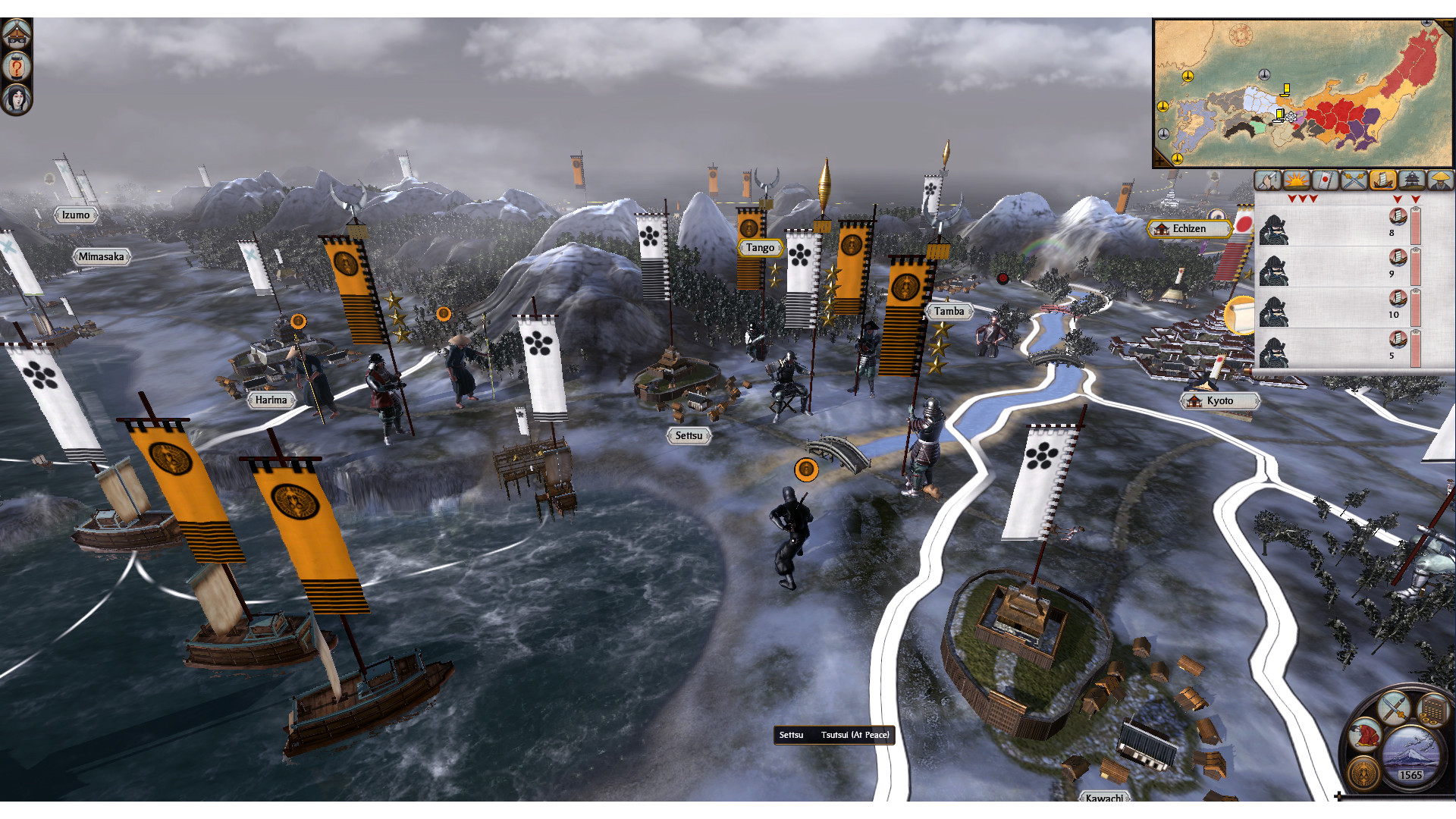Click the orange clan crest button
The width and height of the screenshot is (1456, 819).
1364,773
